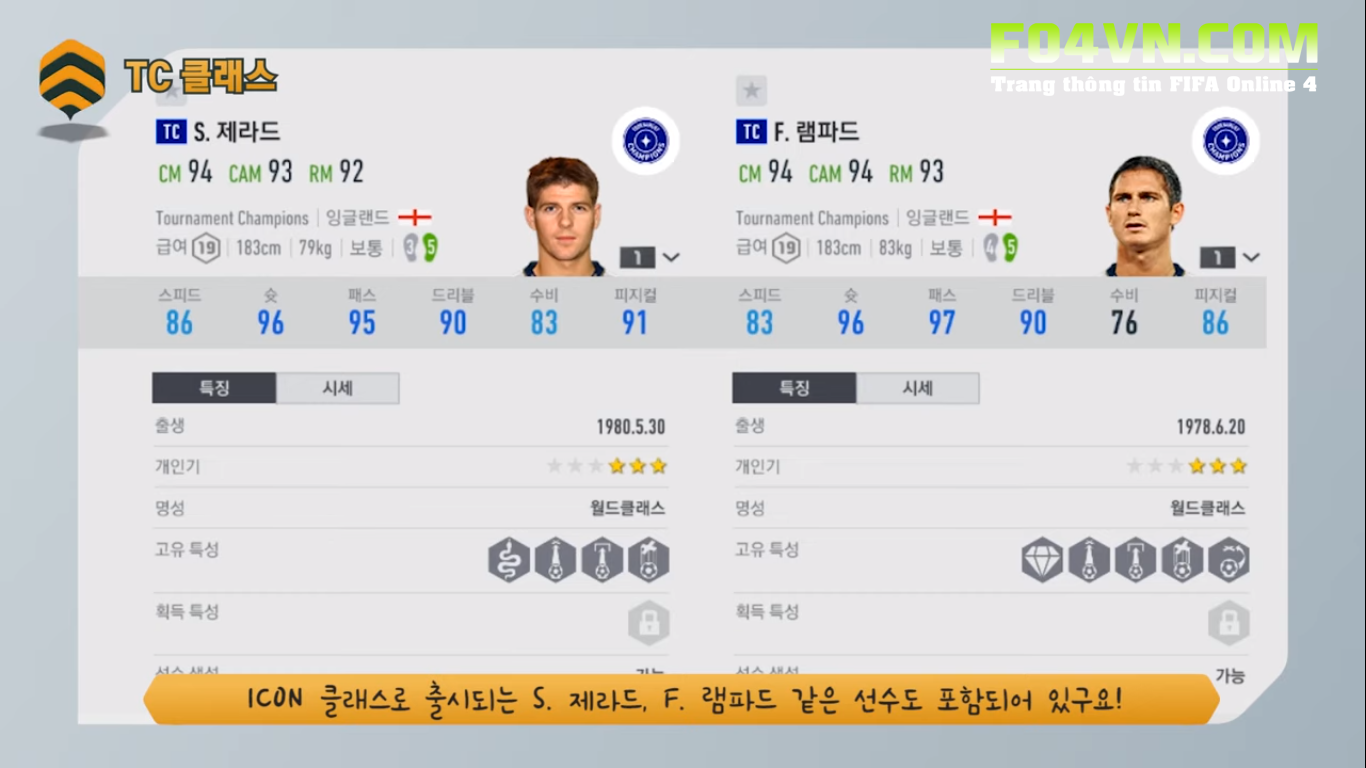Select Lampard's player portrait
Viewport: 1366px width, 768px height.
[x=1144, y=216]
